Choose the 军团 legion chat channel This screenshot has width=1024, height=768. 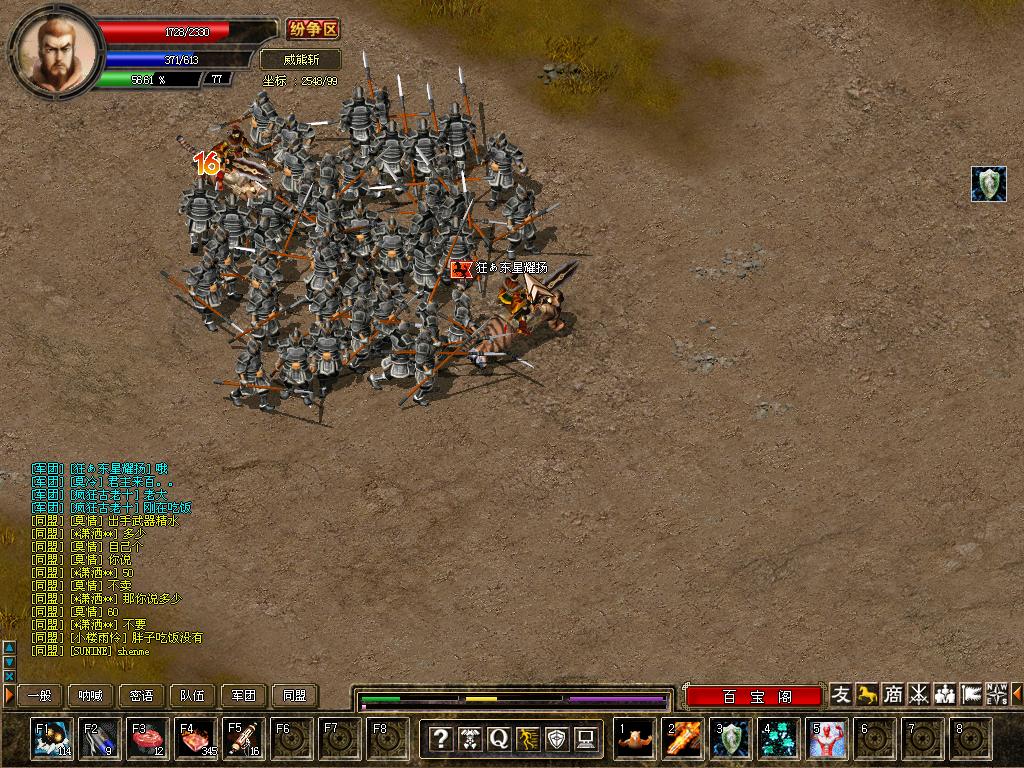click(x=244, y=695)
